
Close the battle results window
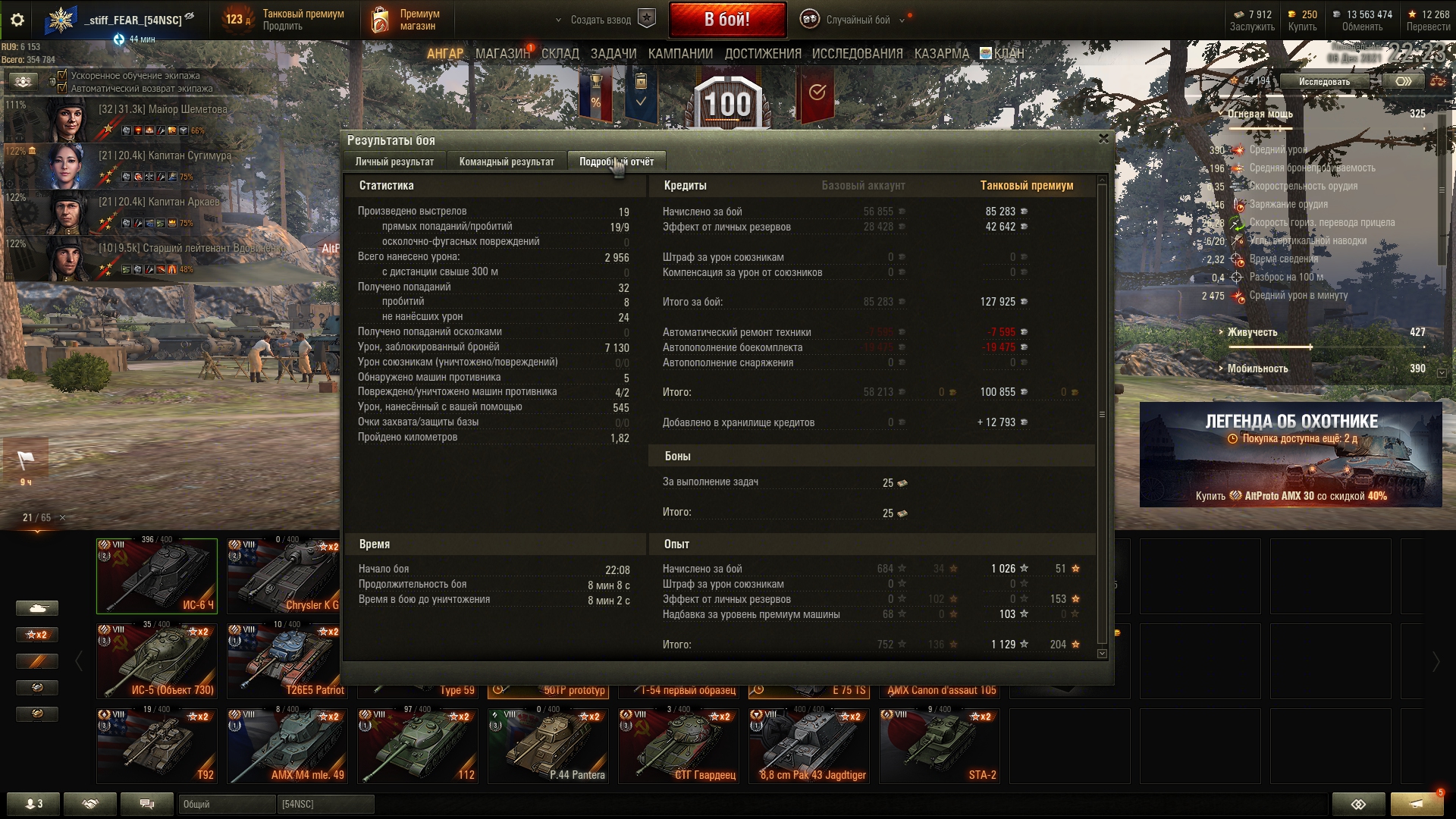(1103, 139)
